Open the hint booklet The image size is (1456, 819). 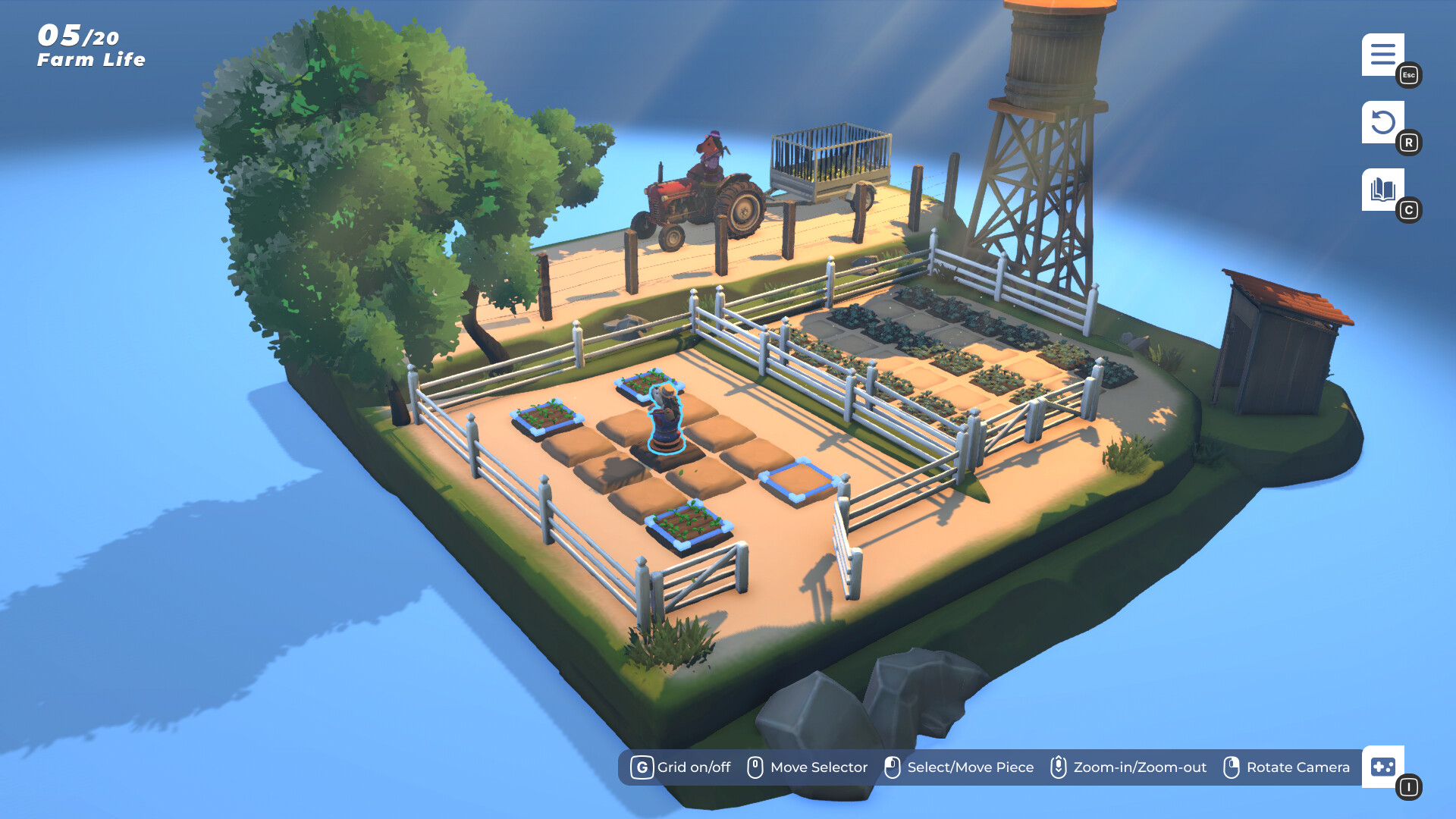[1384, 190]
